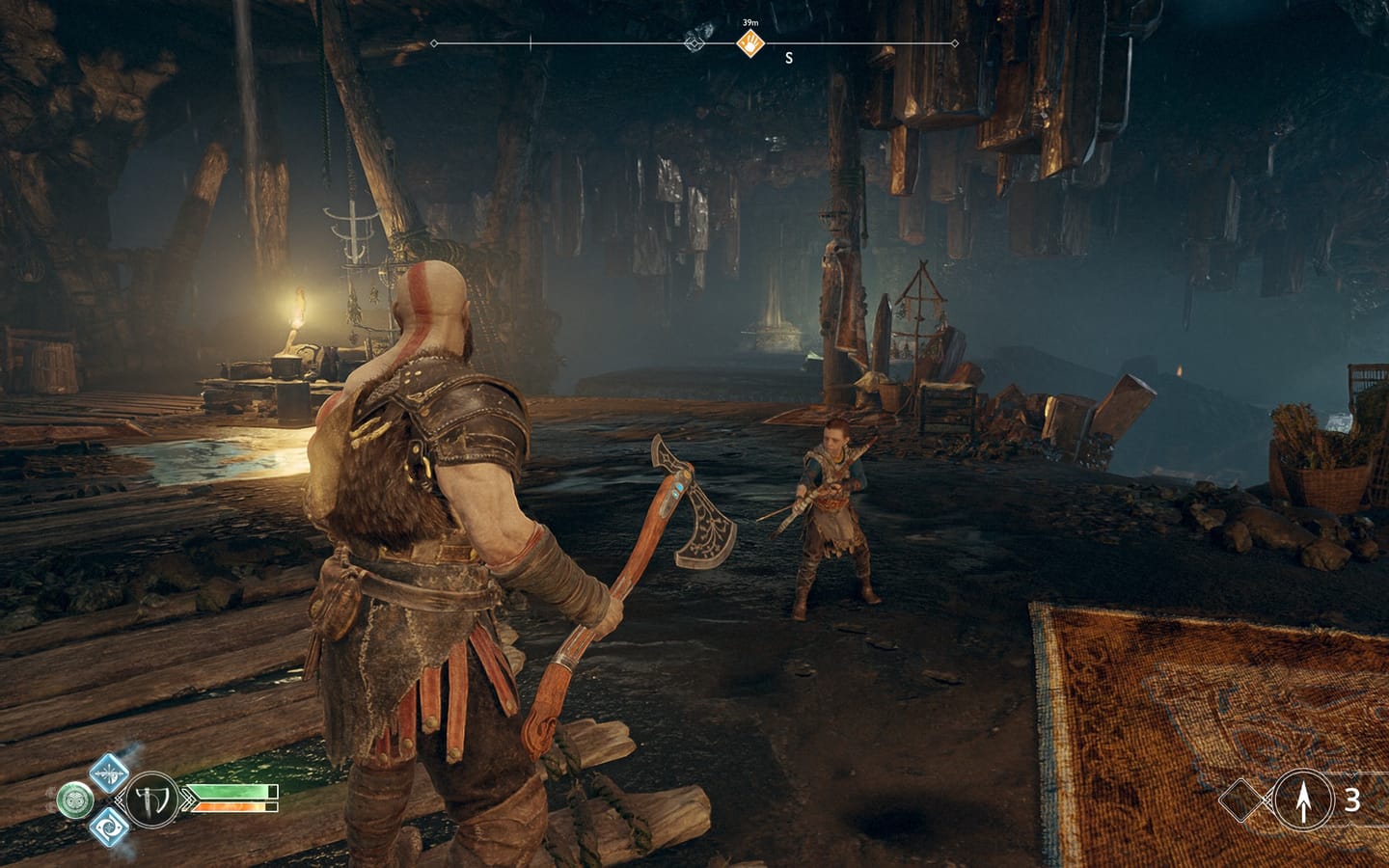Click the light runic attack diamond icon

click(108, 773)
